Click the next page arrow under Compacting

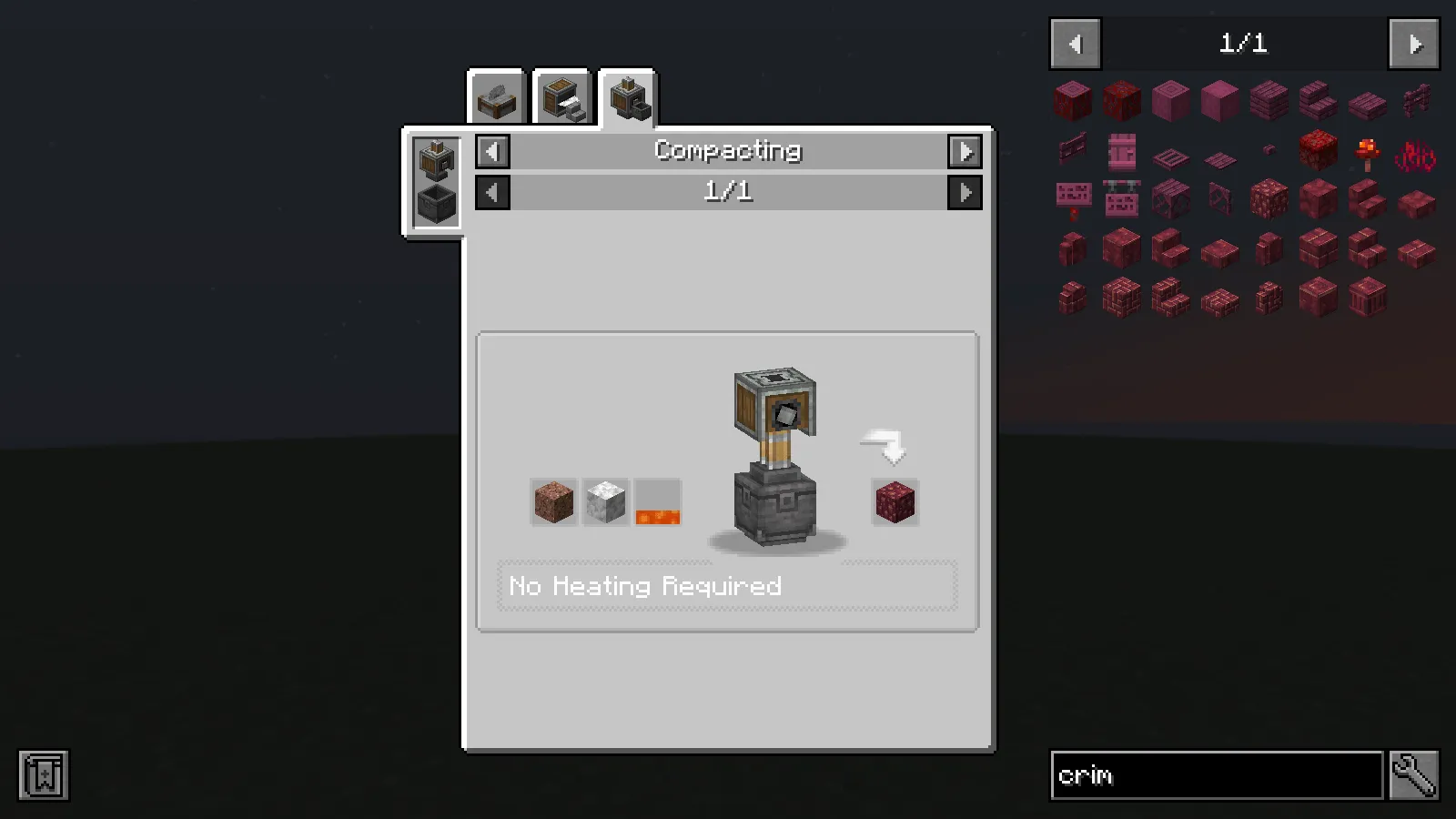click(966, 192)
